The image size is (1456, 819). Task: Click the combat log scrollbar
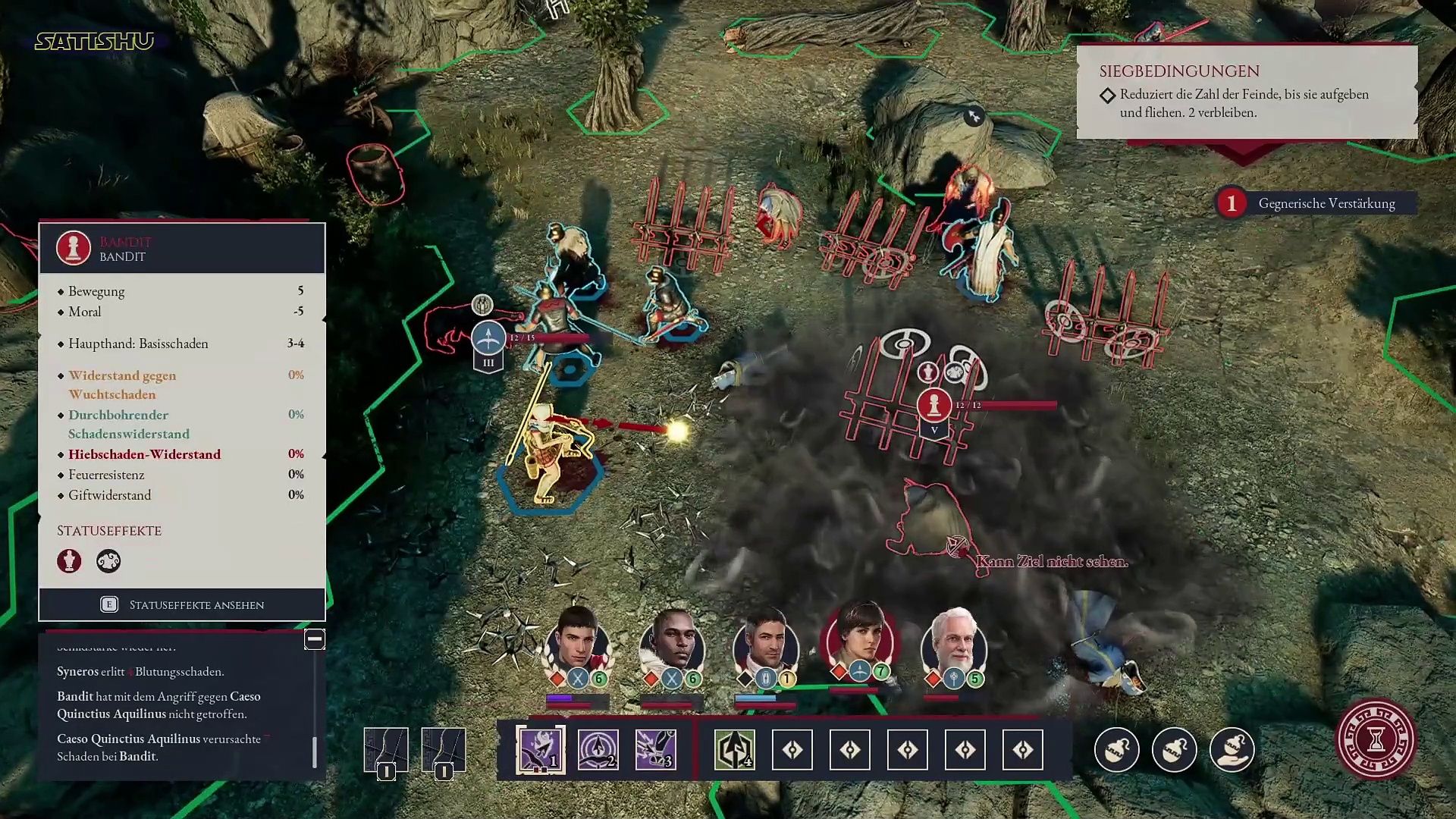315,751
